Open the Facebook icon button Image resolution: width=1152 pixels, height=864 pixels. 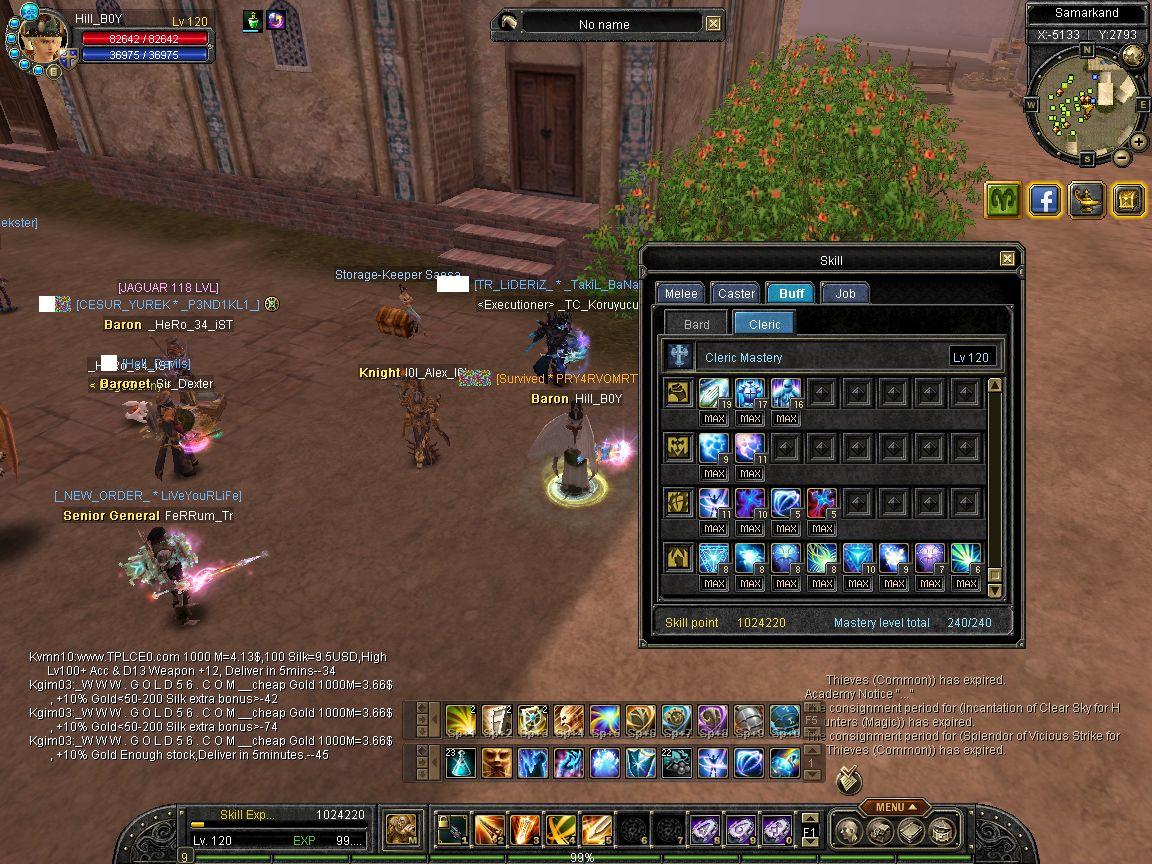pos(1045,200)
